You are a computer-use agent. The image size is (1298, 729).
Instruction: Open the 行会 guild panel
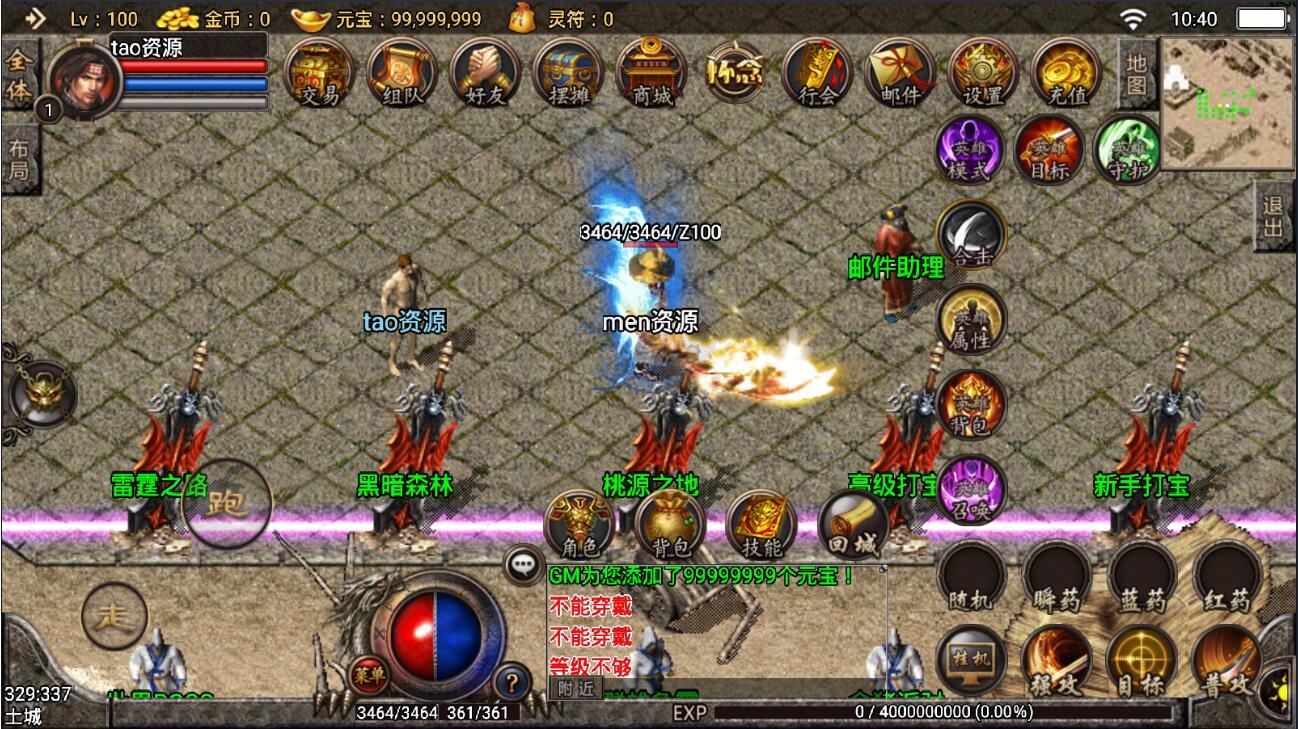tap(817, 72)
